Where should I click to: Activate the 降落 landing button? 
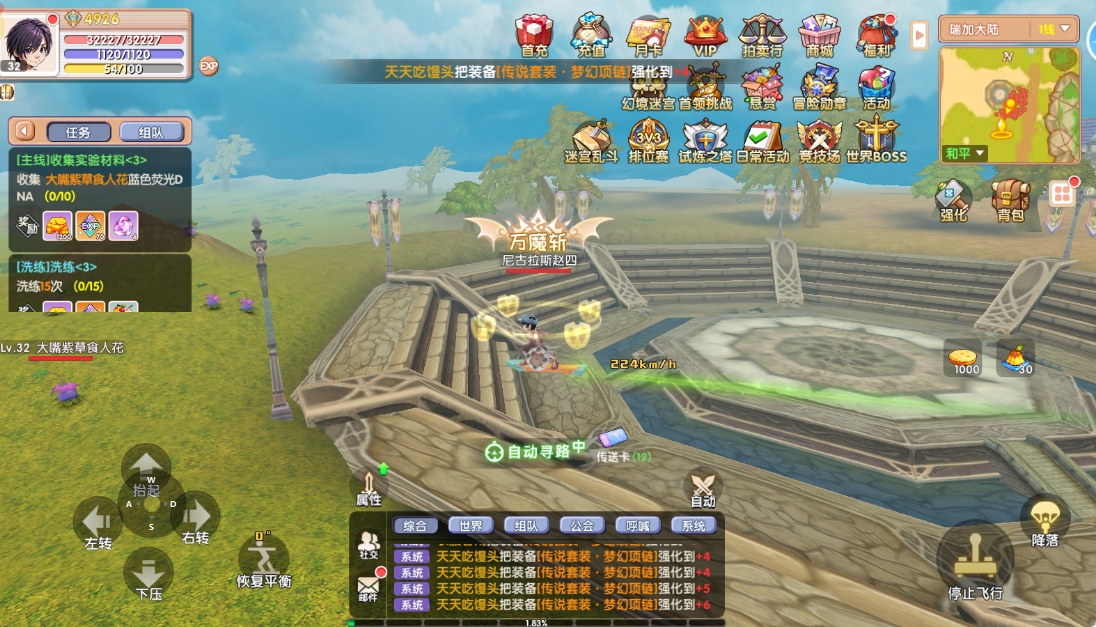1045,520
